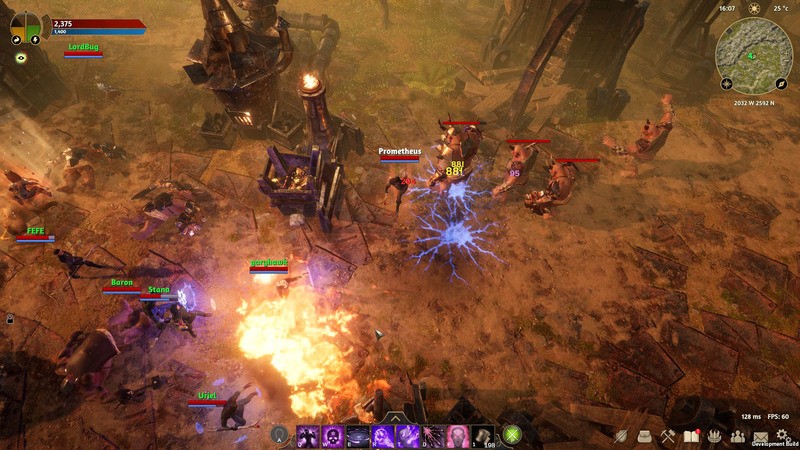This screenshot has height=450, width=800.
Task: Select the hammer item slot
Action: [x=481, y=436]
